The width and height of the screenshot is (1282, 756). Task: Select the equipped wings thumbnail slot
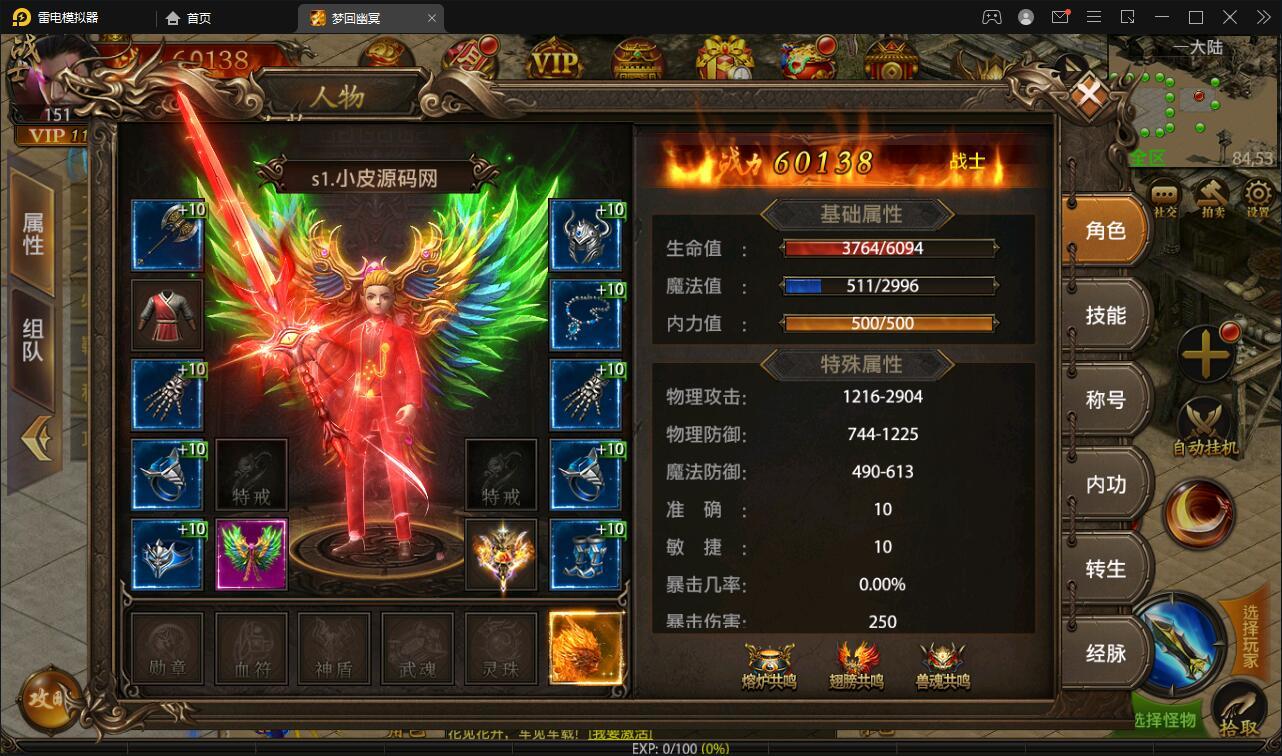pyautogui.click(x=251, y=553)
